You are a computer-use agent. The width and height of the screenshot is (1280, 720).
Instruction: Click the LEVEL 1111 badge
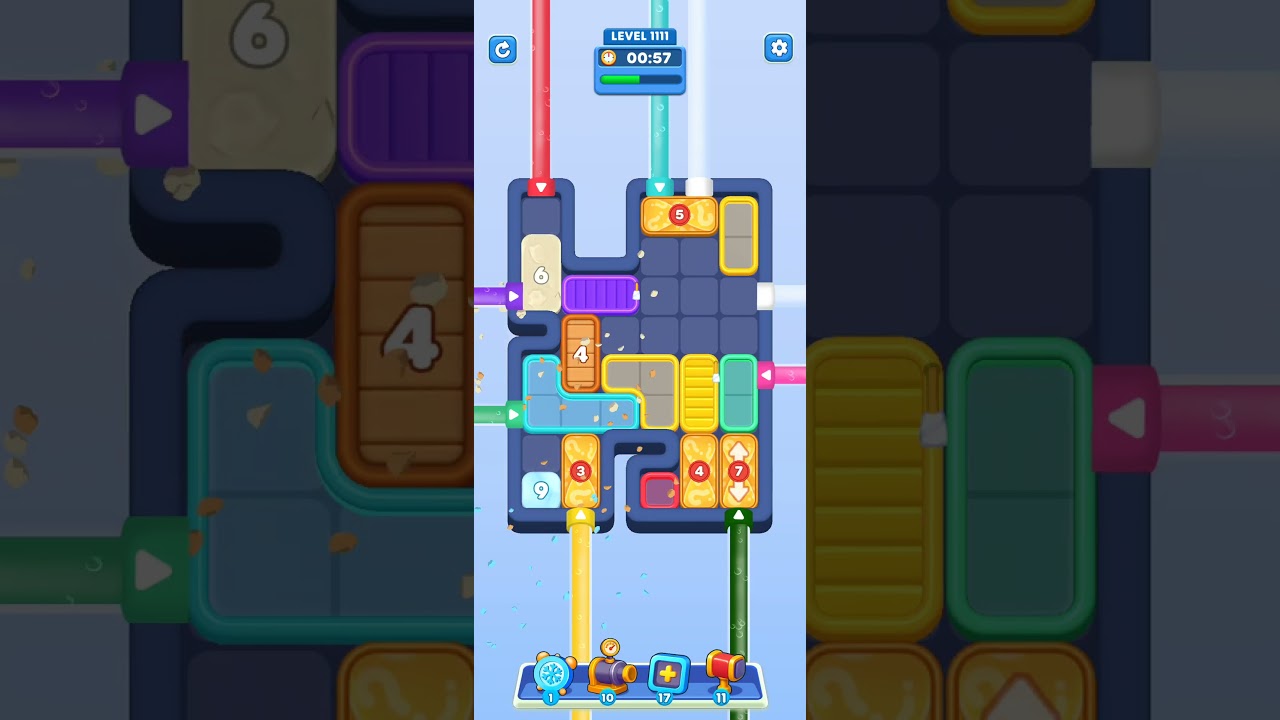640,36
